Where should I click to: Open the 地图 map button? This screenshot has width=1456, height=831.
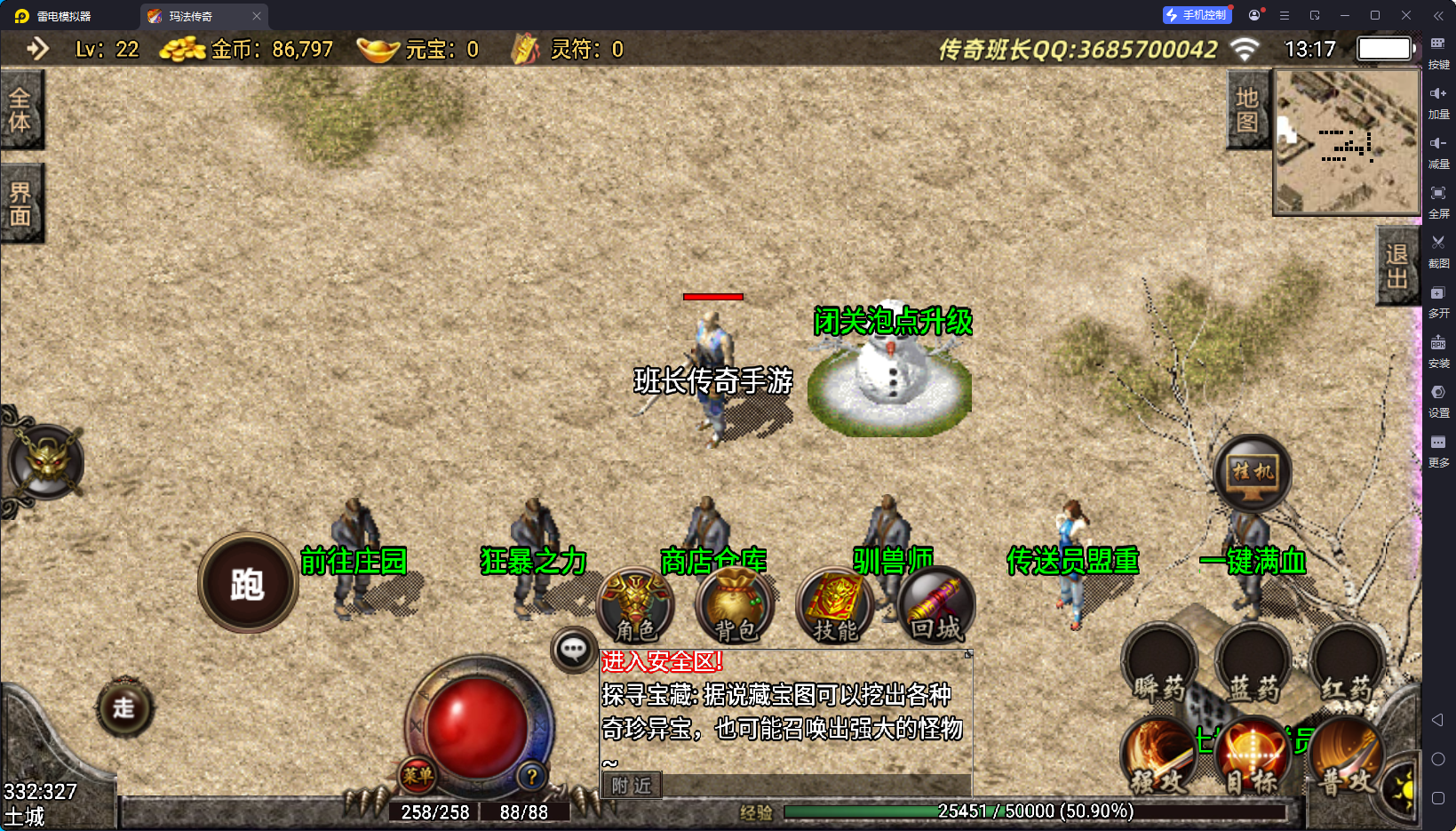click(x=1247, y=109)
